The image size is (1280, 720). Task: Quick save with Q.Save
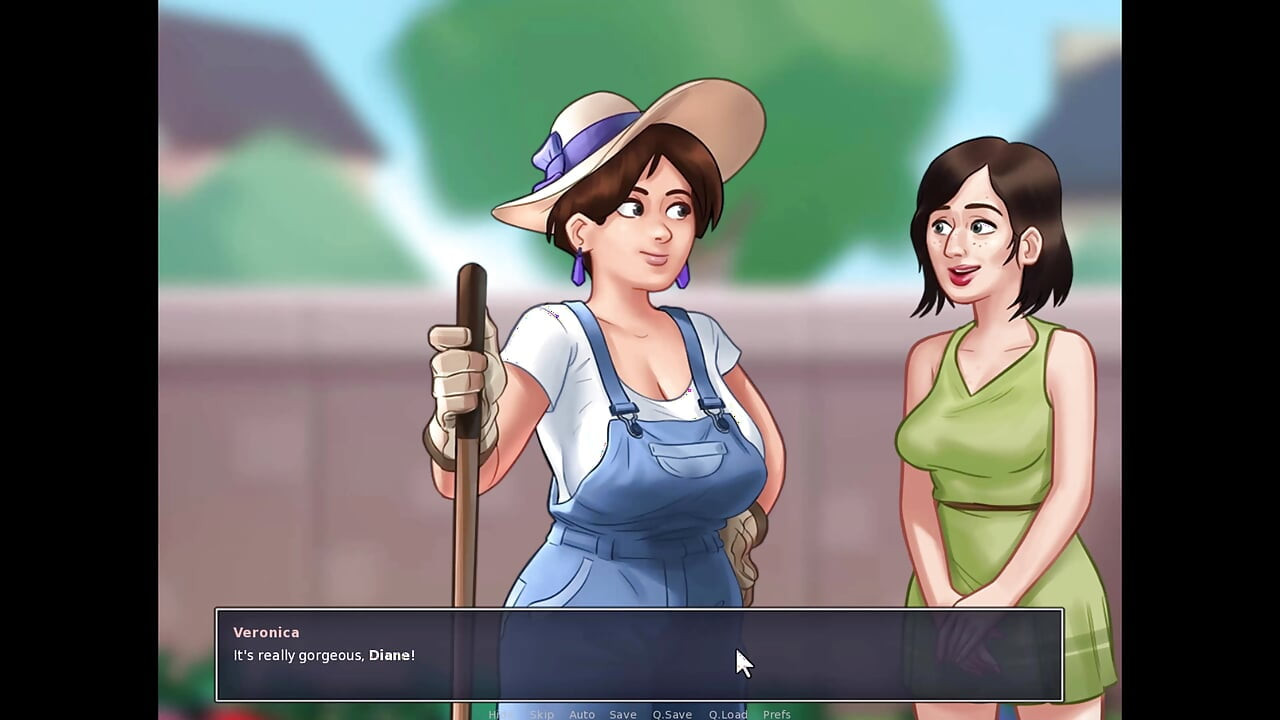pyautogui.click(x=672, y=714)
